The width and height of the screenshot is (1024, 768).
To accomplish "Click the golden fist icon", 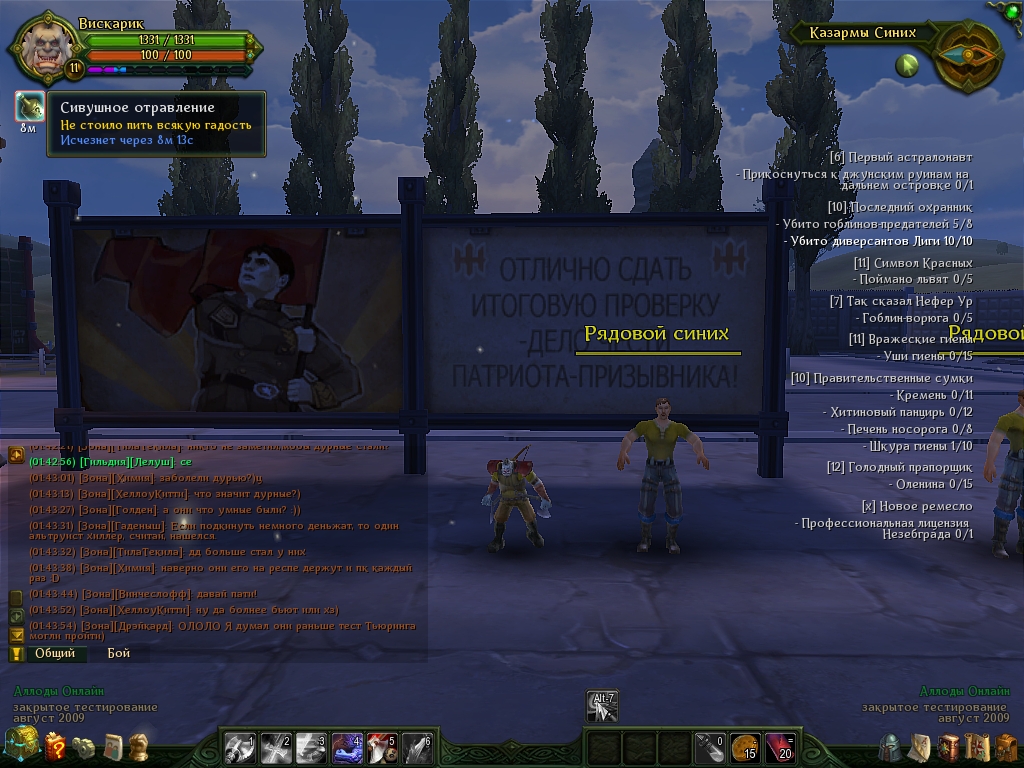I will 140,746.
